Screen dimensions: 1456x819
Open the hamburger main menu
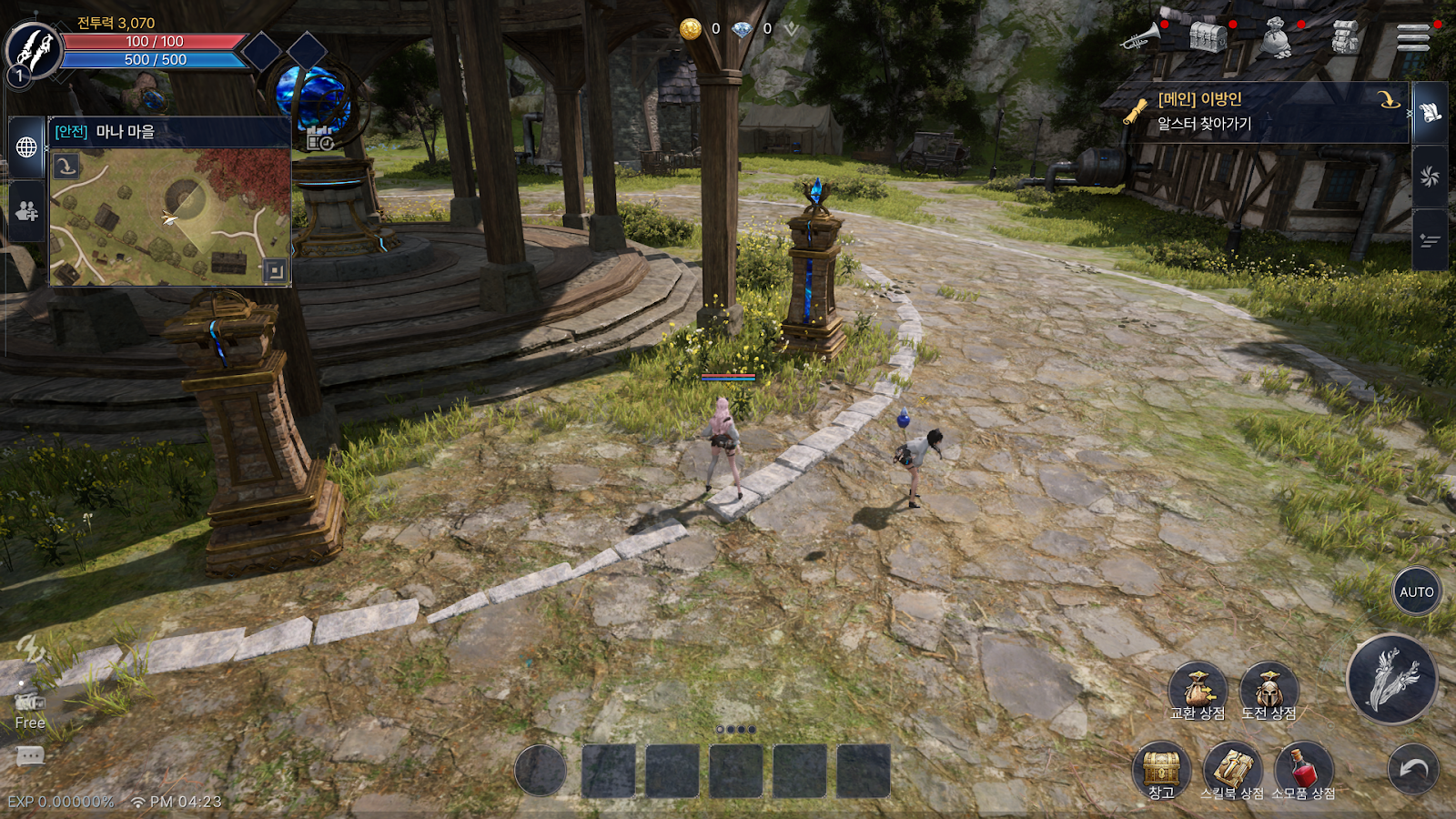click(x=1412, y=37)
